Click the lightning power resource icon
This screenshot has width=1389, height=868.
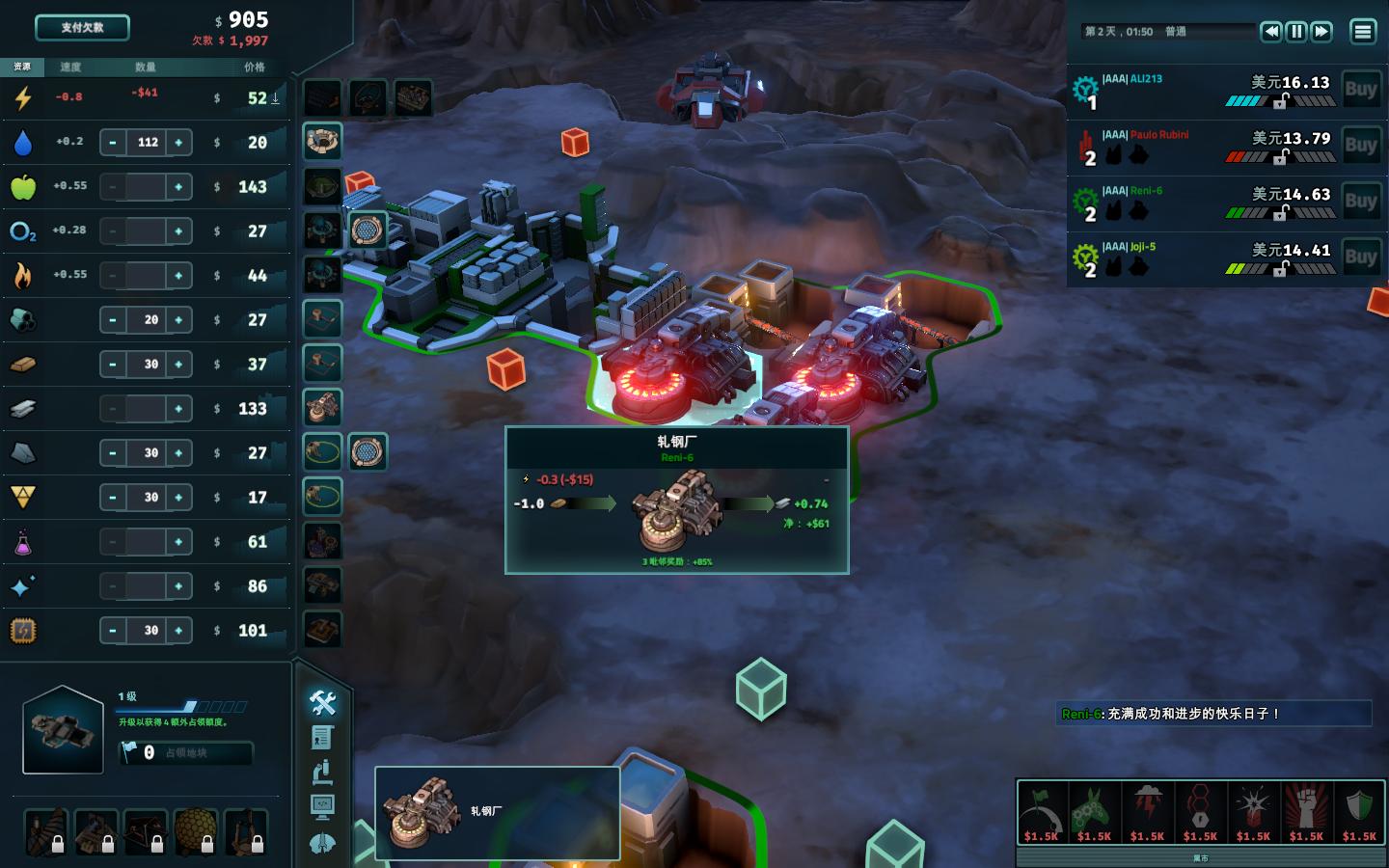click(x=21, y=95)
